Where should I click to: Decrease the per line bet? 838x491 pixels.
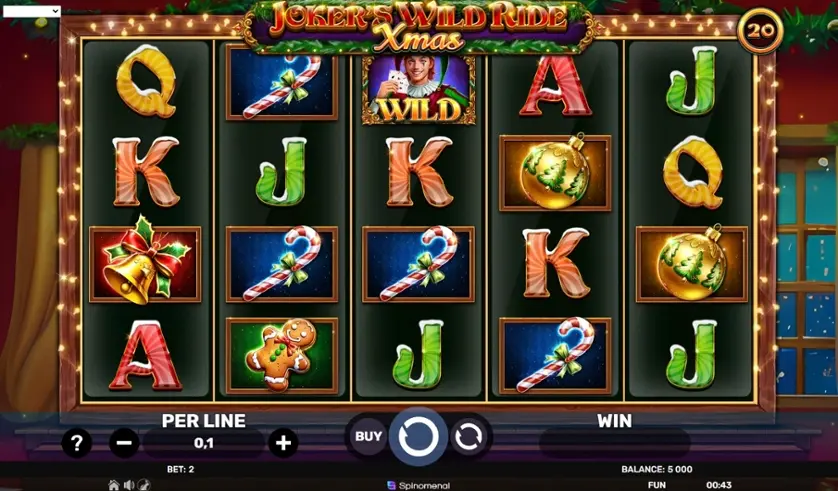point(124,442)
